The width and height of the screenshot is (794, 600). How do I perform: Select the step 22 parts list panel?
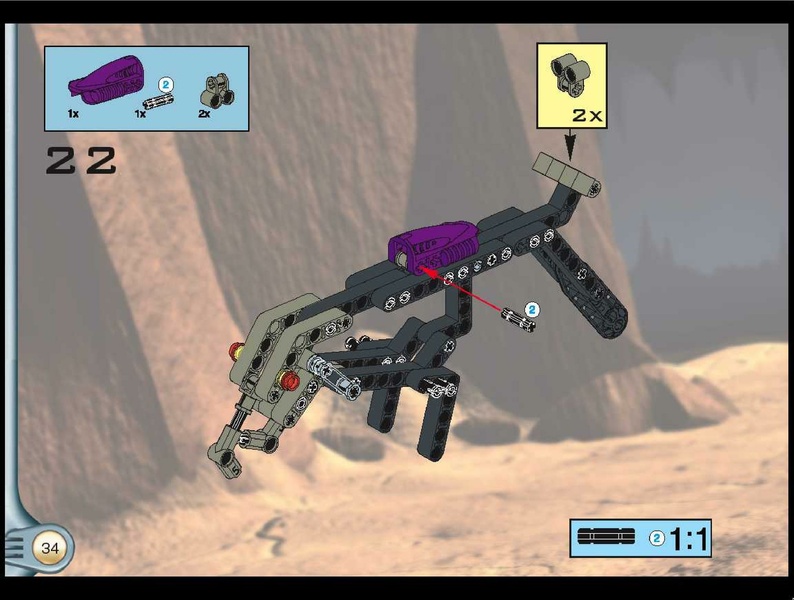pyautogui.click(x=146, y=88)
